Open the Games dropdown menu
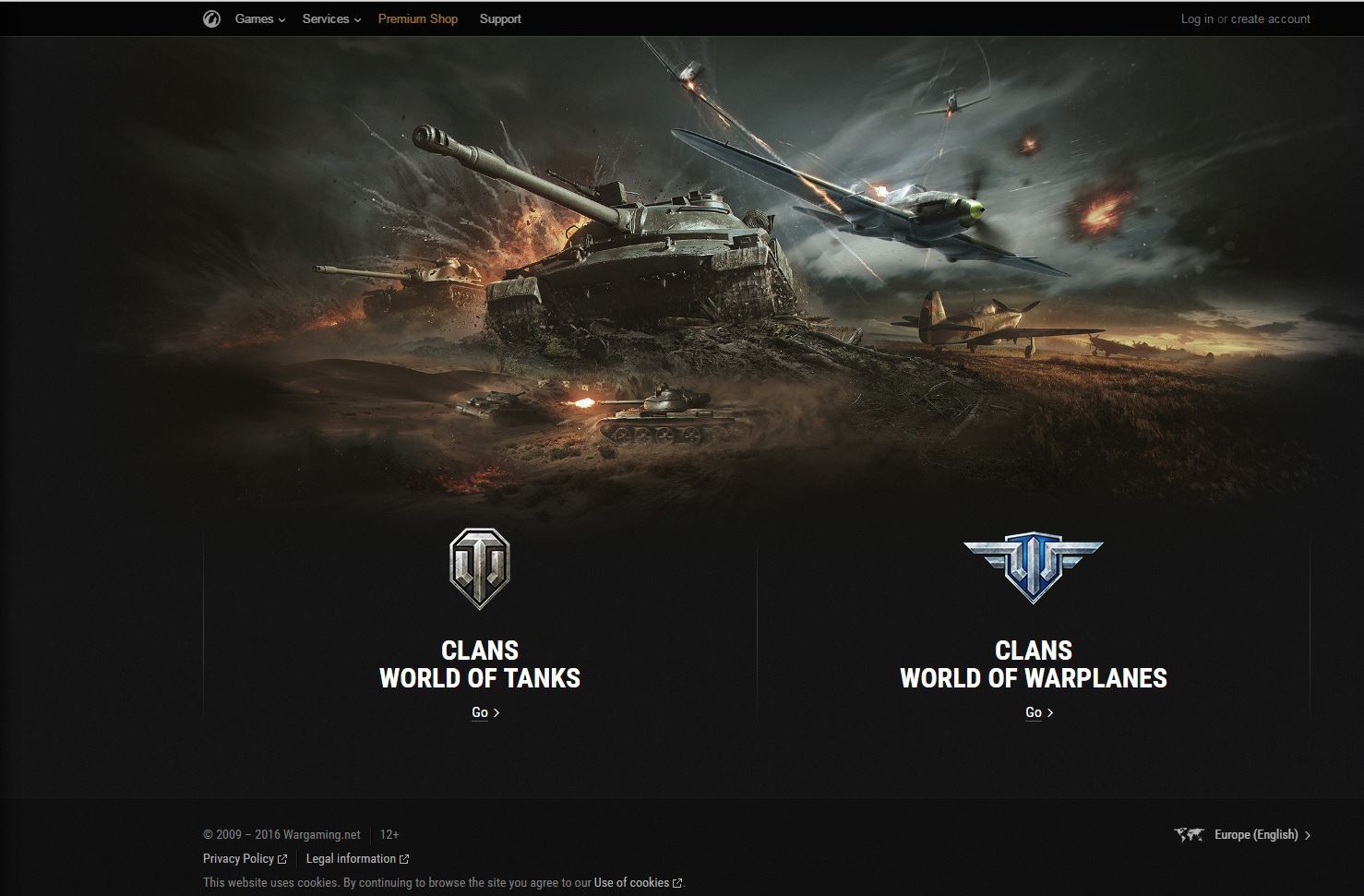Screen dimensions: 1364x896 [259, 19]
